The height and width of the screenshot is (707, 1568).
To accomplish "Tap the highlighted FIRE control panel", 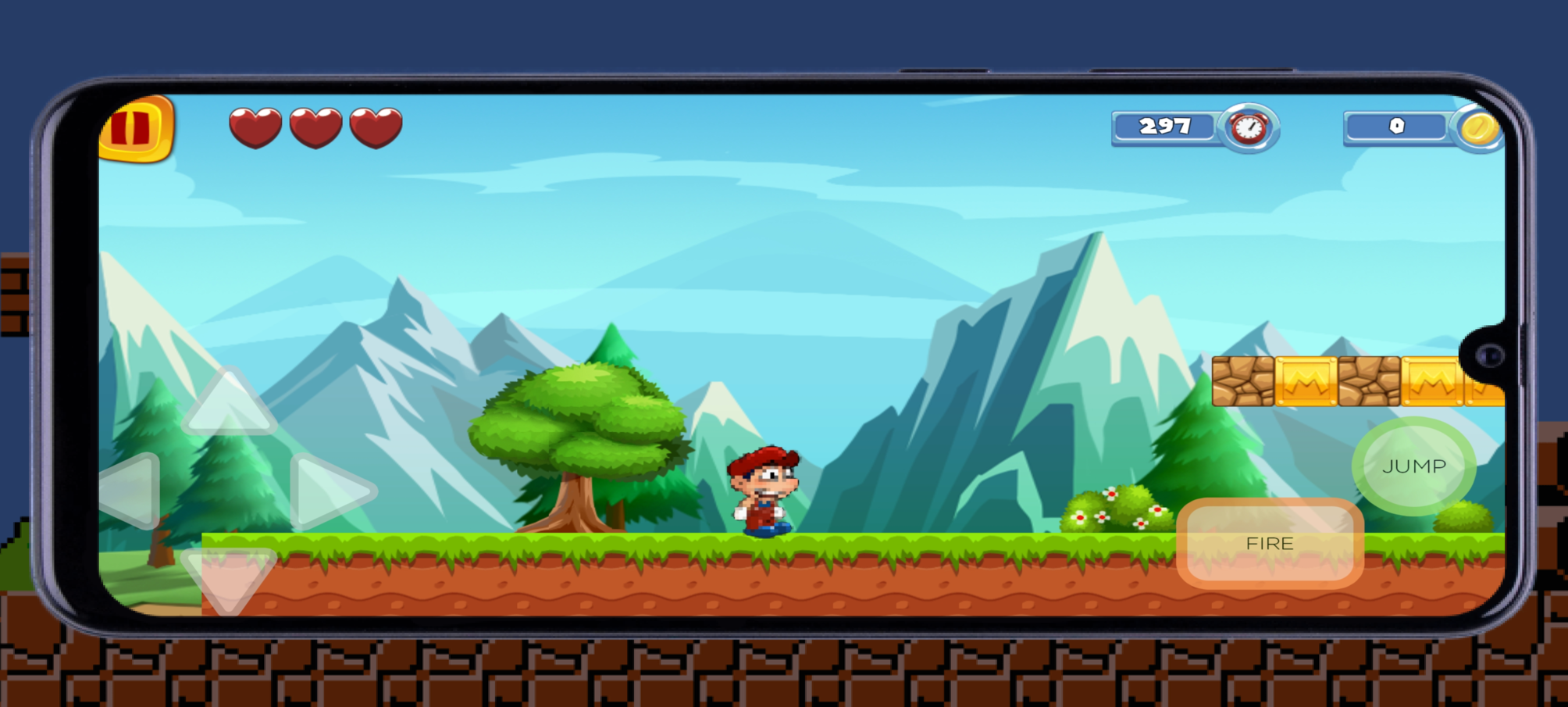I will [1271, 543].
